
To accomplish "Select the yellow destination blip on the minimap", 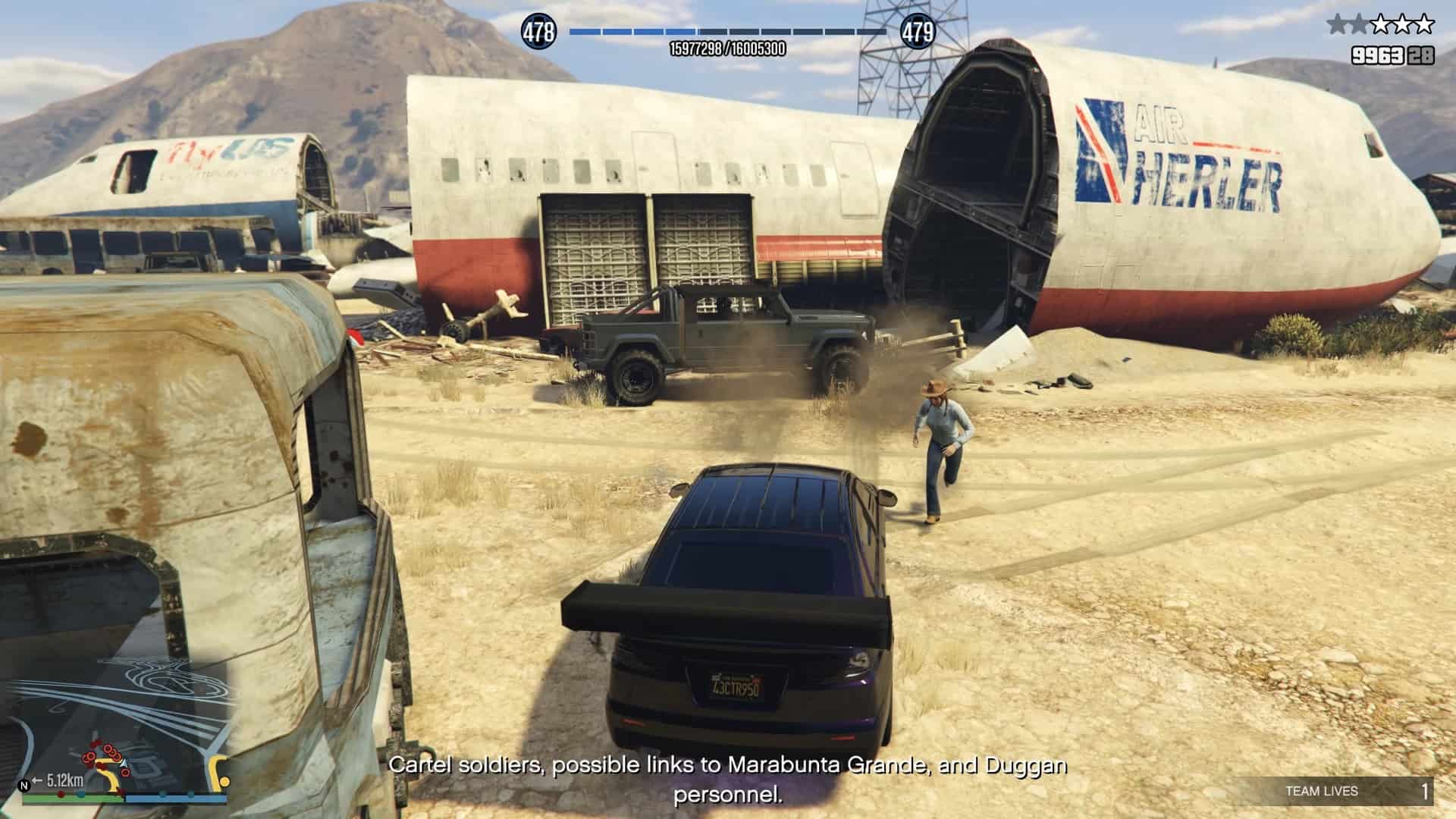I will (224, 783).
